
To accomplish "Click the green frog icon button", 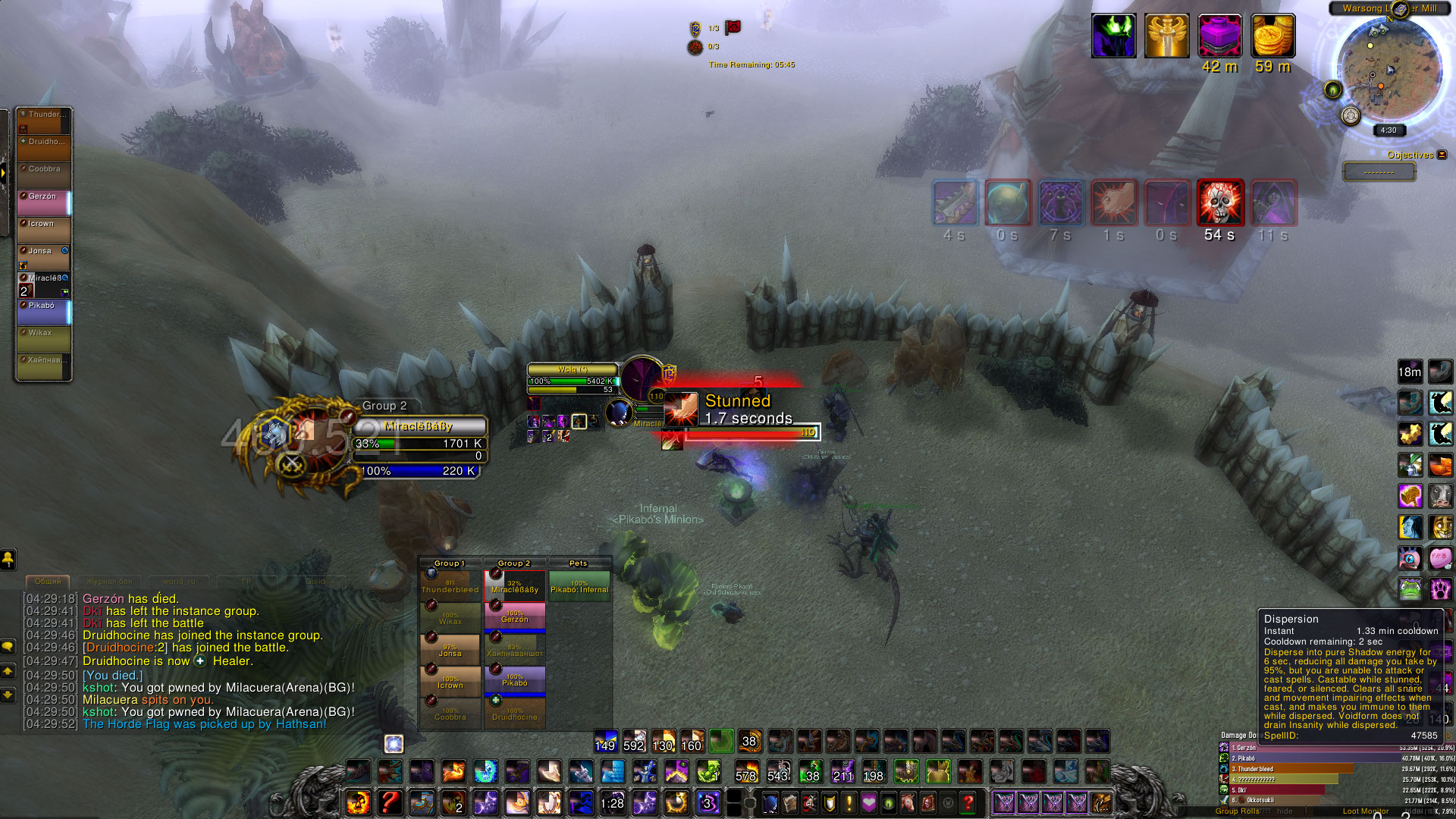I will click(x=1410, y=589).
